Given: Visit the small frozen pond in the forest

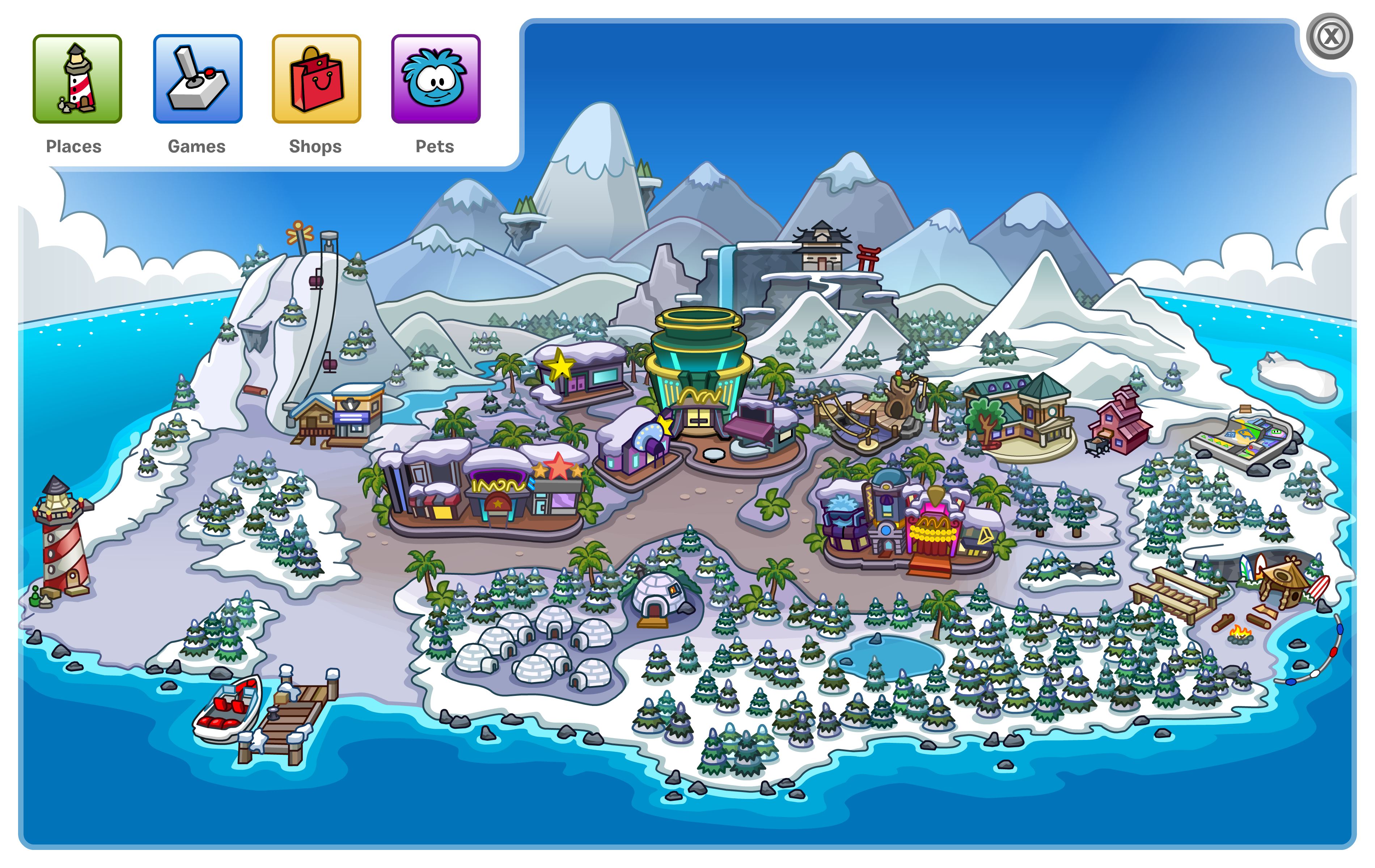Looking at the screenshot, I should pos(888,656).
